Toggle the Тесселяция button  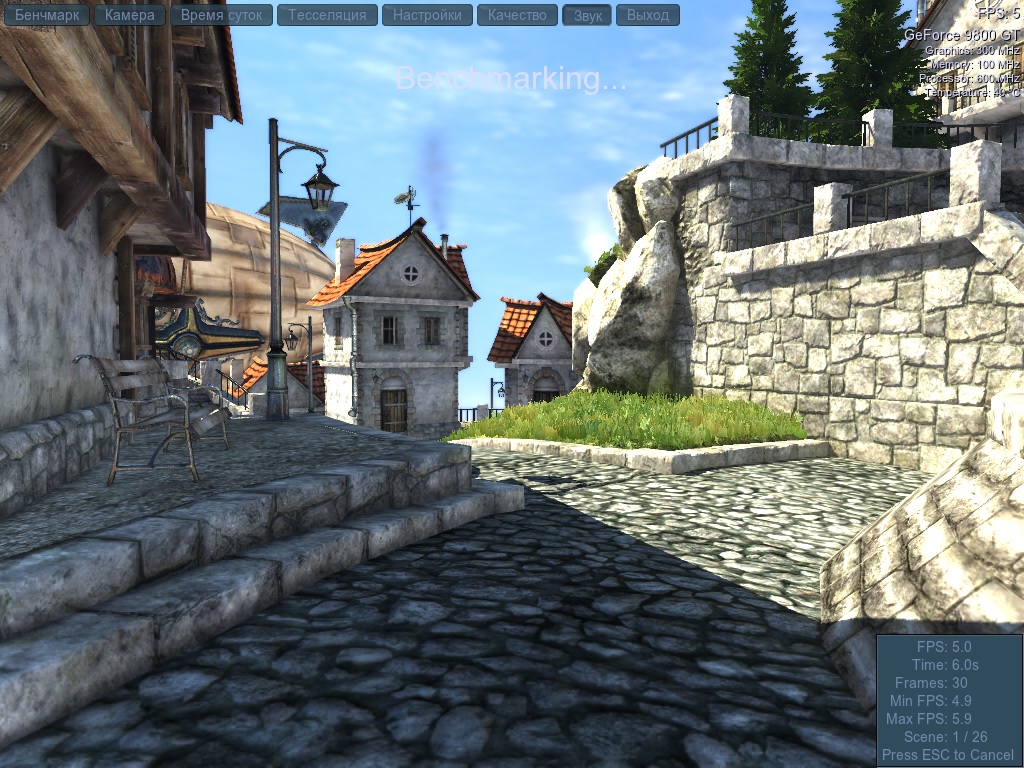327,15
